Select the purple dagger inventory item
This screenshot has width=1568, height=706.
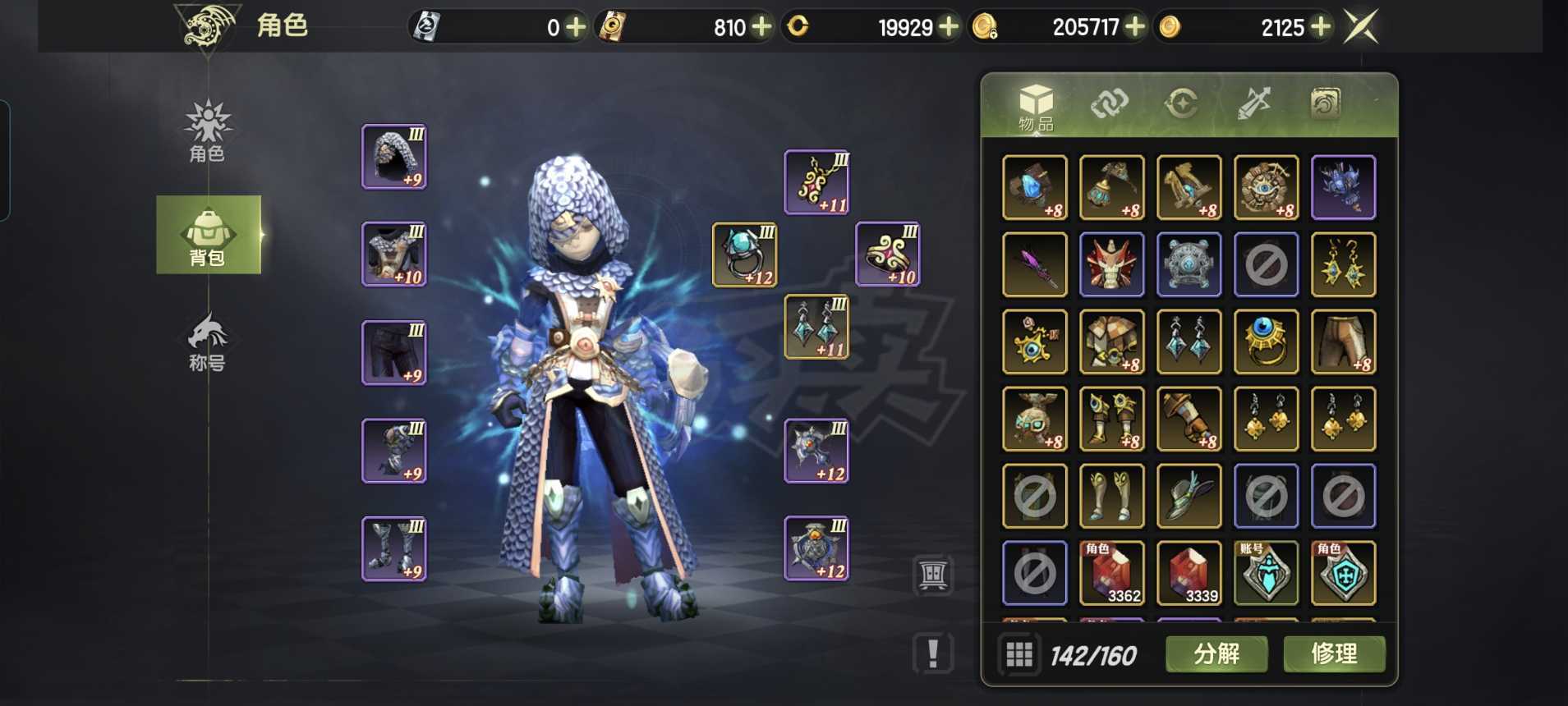click(x=1035, y=264)
